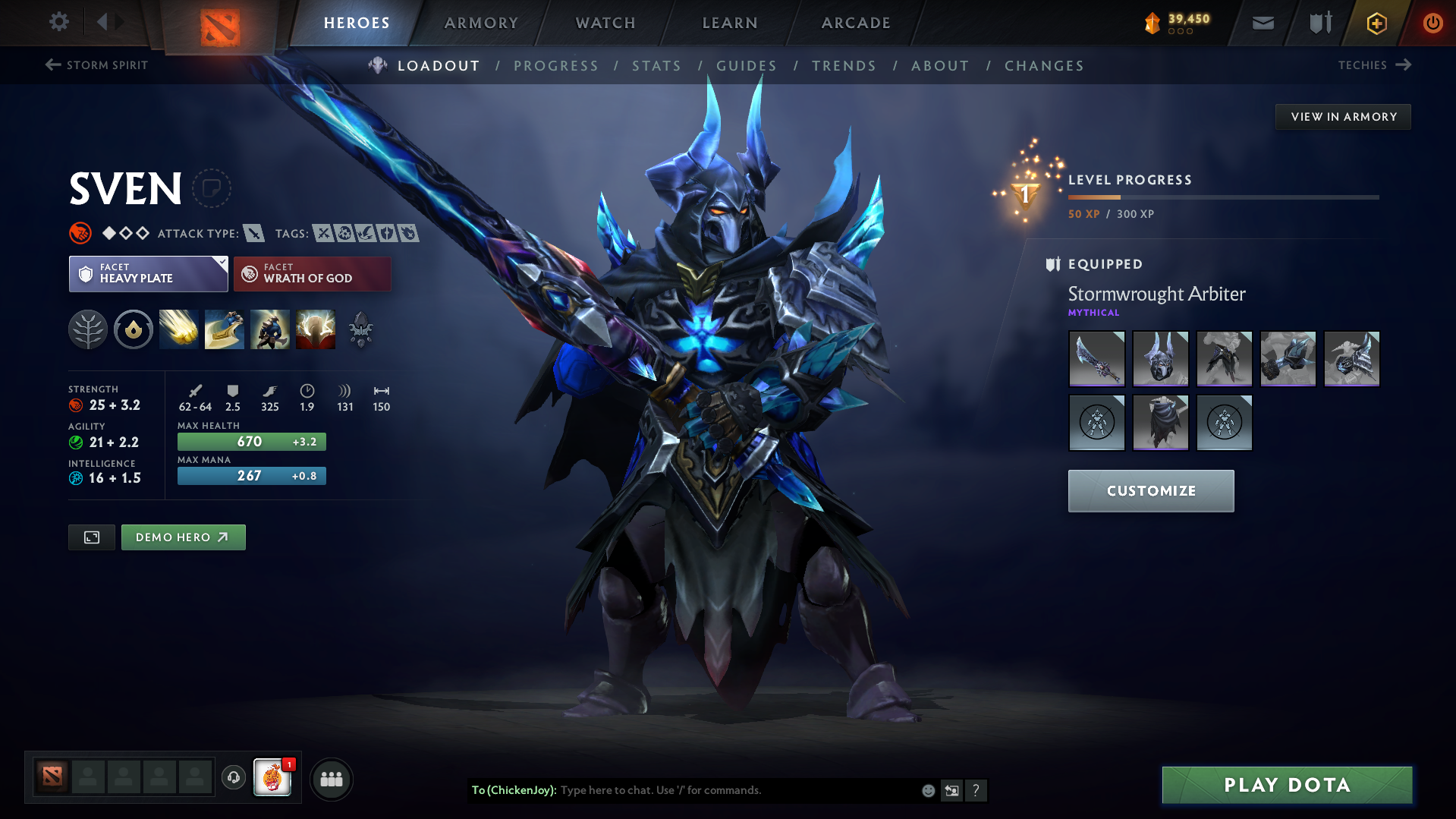The width and height of the screenshot is (1456, 819).
Task: Toggle the fullscreen hero preview icon
Action: point(91,537)
